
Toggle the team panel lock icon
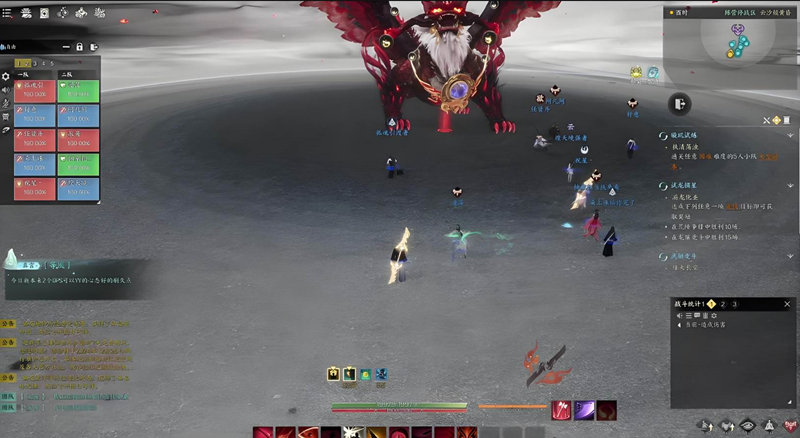[79, 47]
